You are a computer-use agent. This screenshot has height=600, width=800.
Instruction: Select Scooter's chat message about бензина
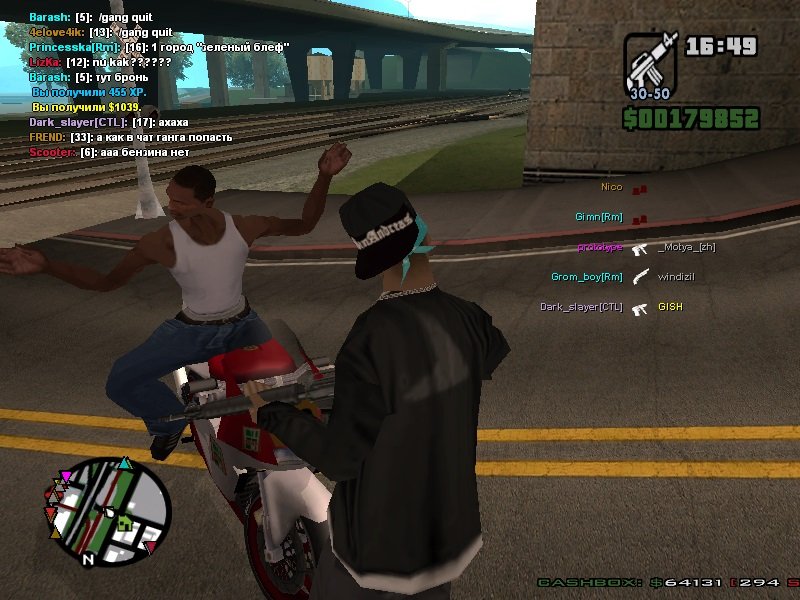point(109,152)
